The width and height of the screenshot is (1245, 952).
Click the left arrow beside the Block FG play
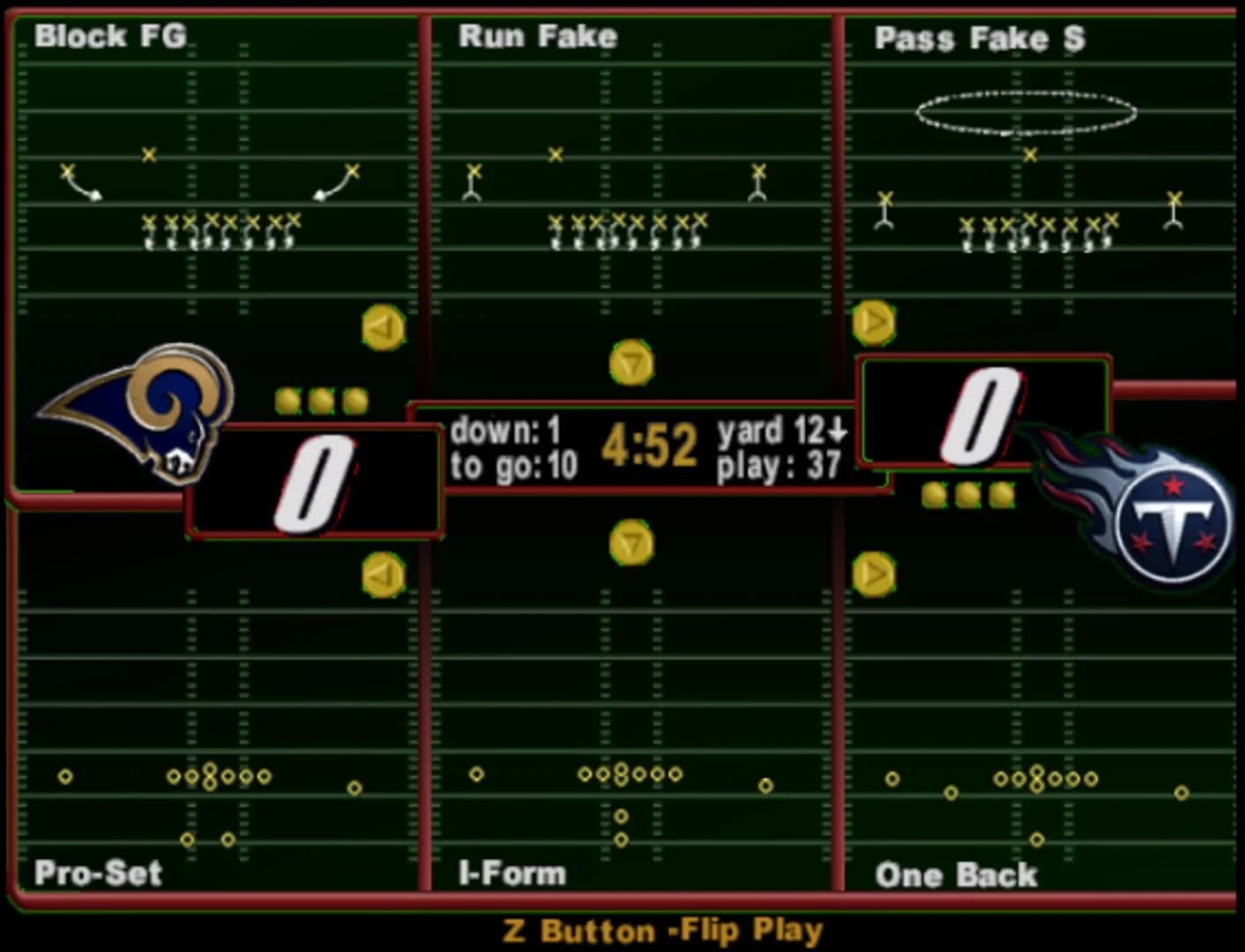tap(383, 328)
